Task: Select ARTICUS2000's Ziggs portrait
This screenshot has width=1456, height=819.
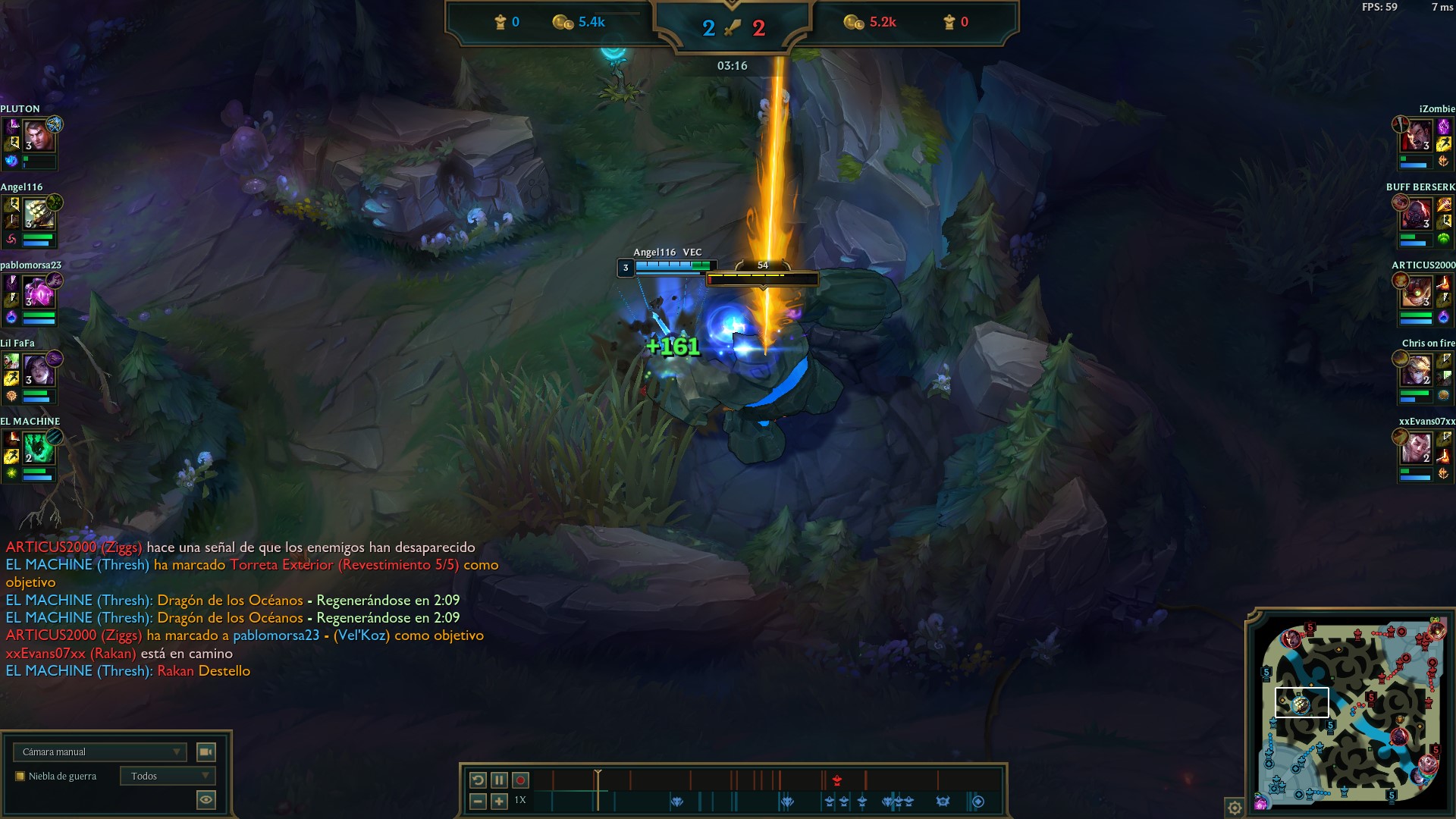Action: click(1416, 292)
